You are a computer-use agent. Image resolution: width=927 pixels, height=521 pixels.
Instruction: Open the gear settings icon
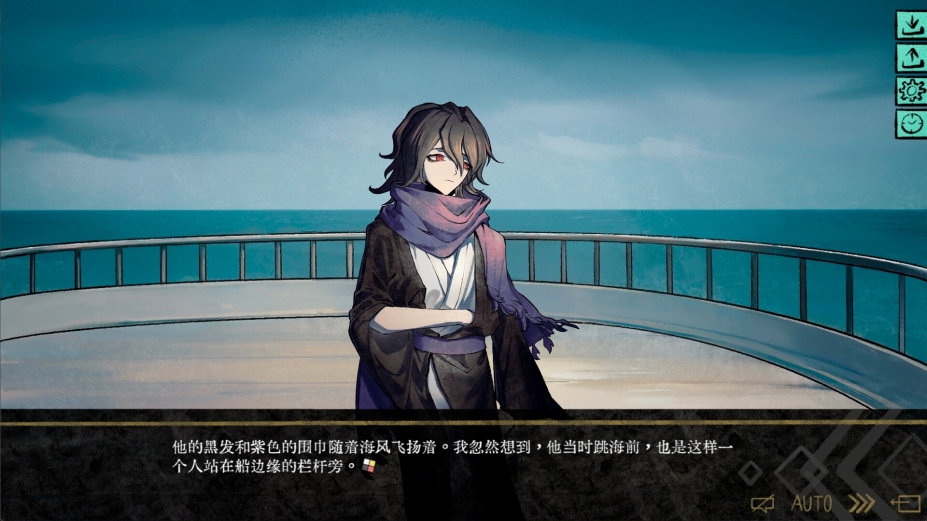tap(910, 91)
